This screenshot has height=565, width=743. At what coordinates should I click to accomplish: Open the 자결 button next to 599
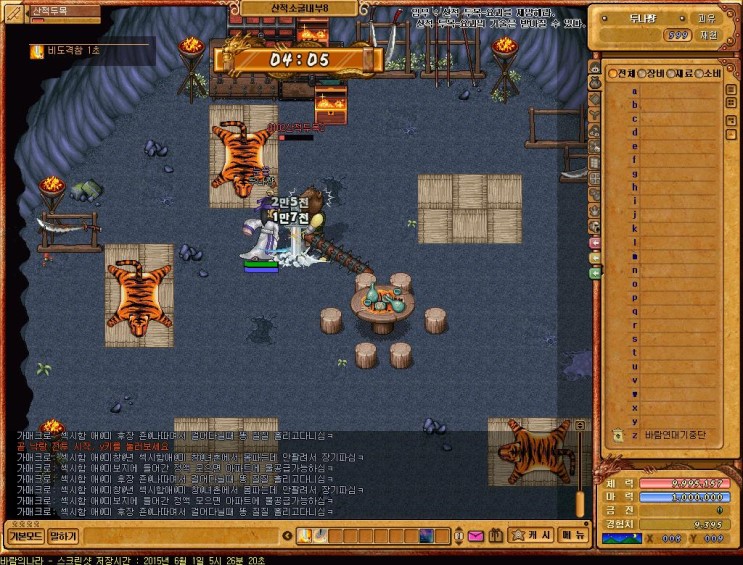point(708,34)
